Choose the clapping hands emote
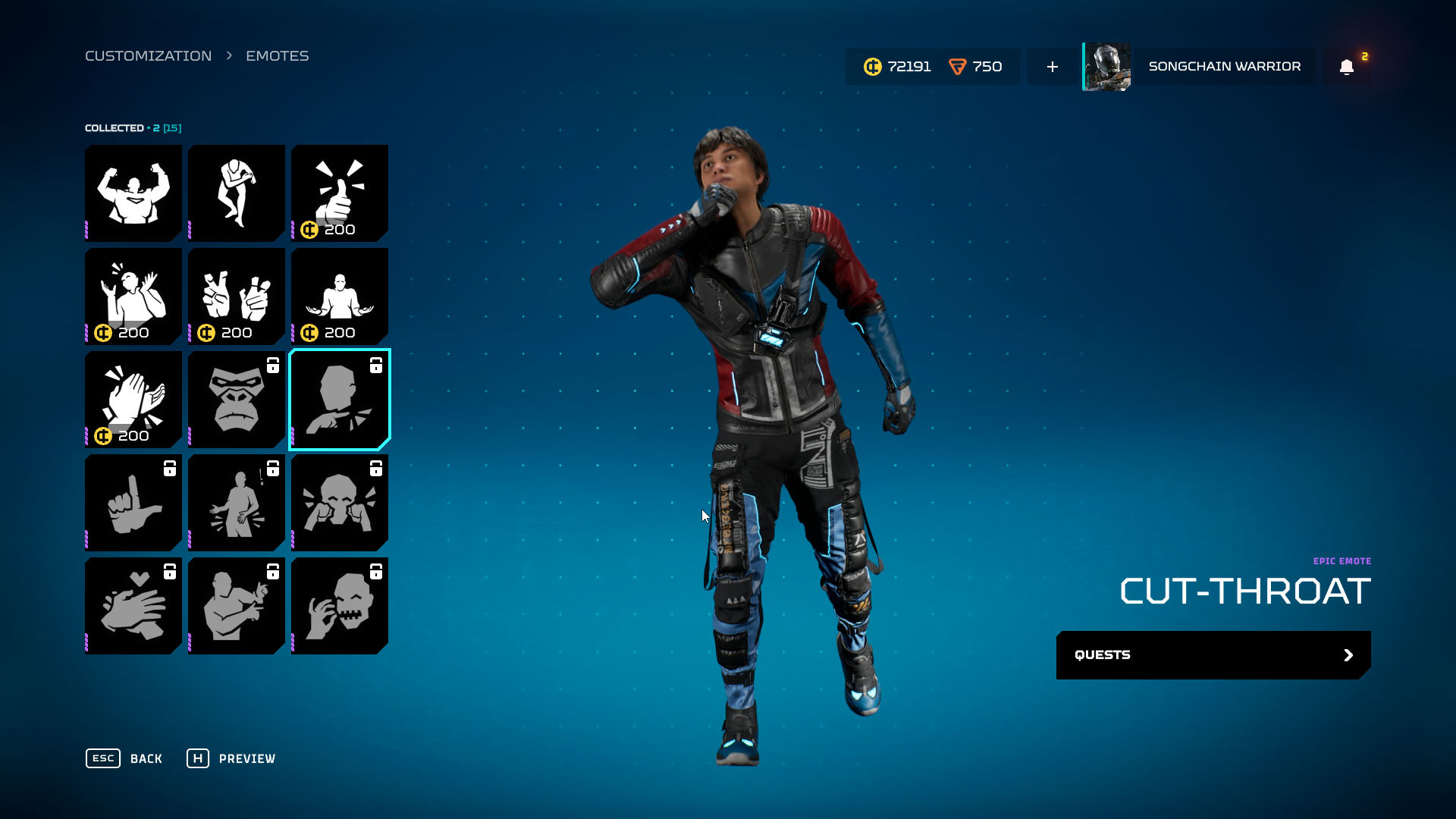The image size is (1456, 819). (x=133, y=400)
